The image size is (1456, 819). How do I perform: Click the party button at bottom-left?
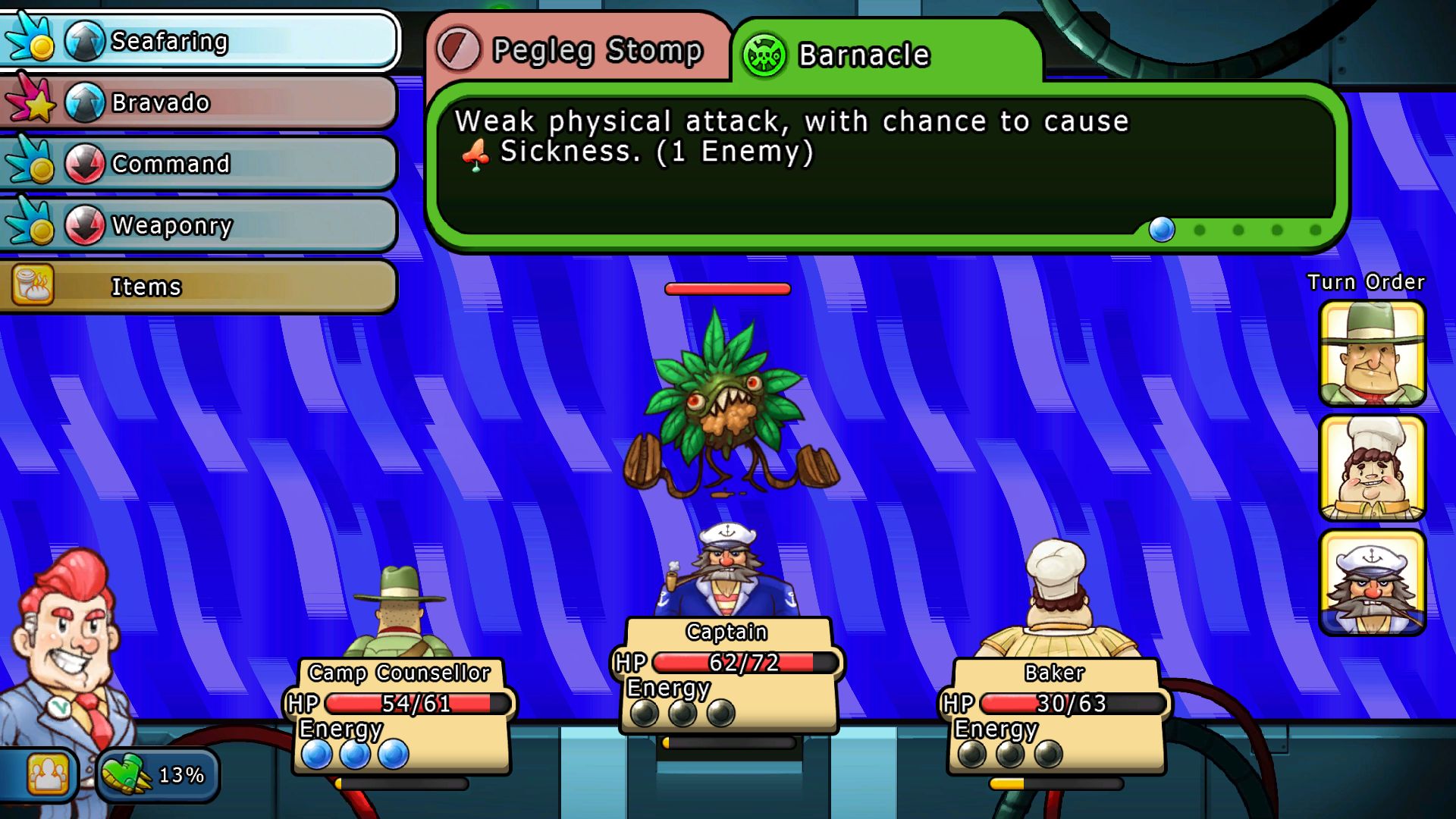tap(47, 774)
